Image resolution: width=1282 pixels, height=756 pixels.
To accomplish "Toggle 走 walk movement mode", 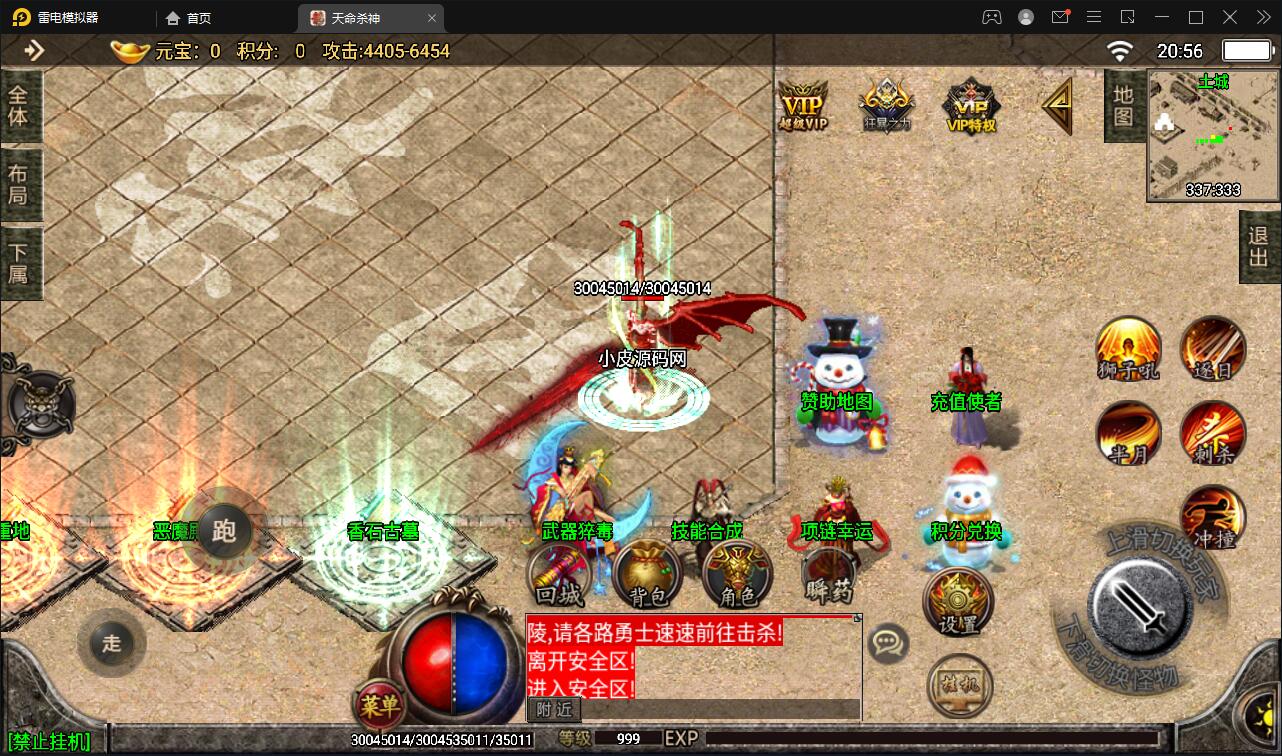I will click(x=112, y=644).
